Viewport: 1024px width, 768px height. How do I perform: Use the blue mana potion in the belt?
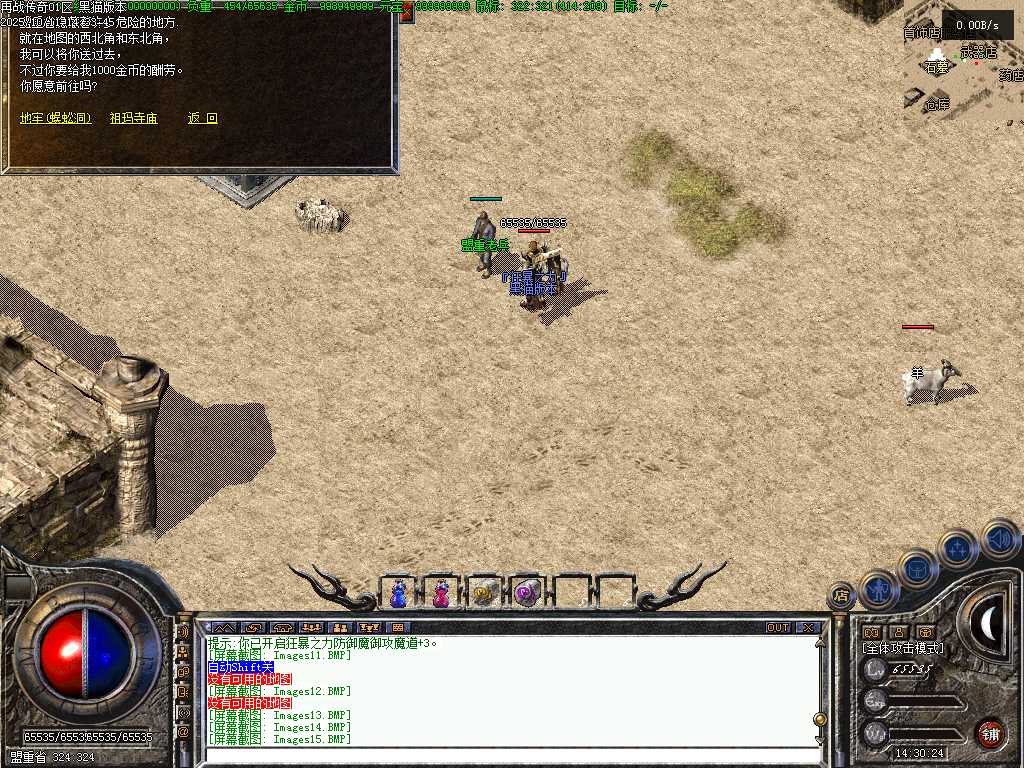click(399, 593)
